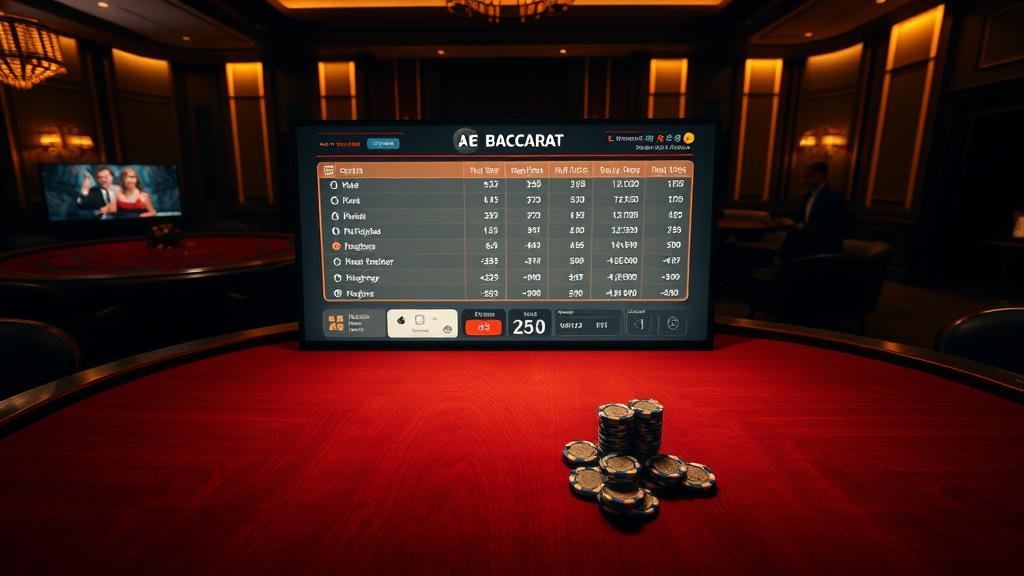Open the orange grid icon panel

(x=336, y=323)
